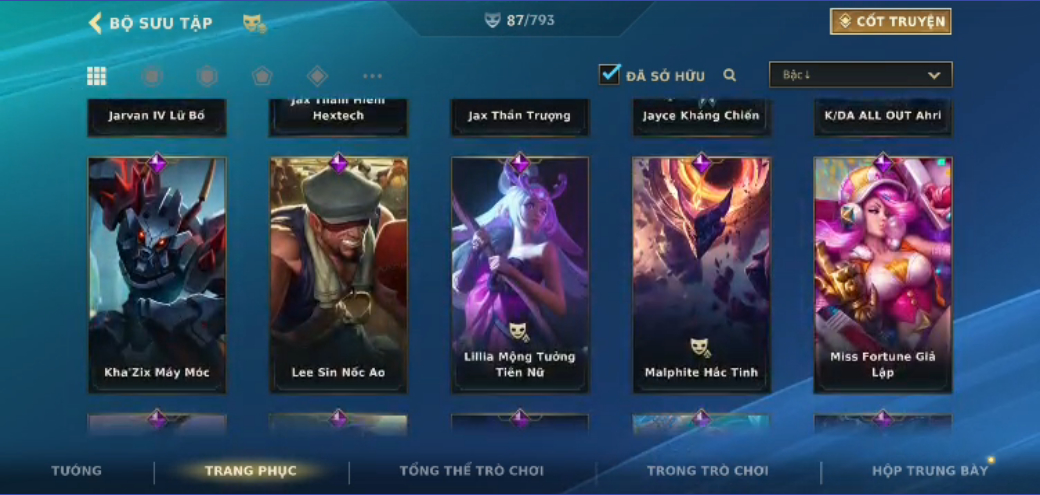Screen dimensions: 1040x495
Task: Open Lillia Mộng Tưởng Tiên Nữ skin
Action: pos(520,275)
